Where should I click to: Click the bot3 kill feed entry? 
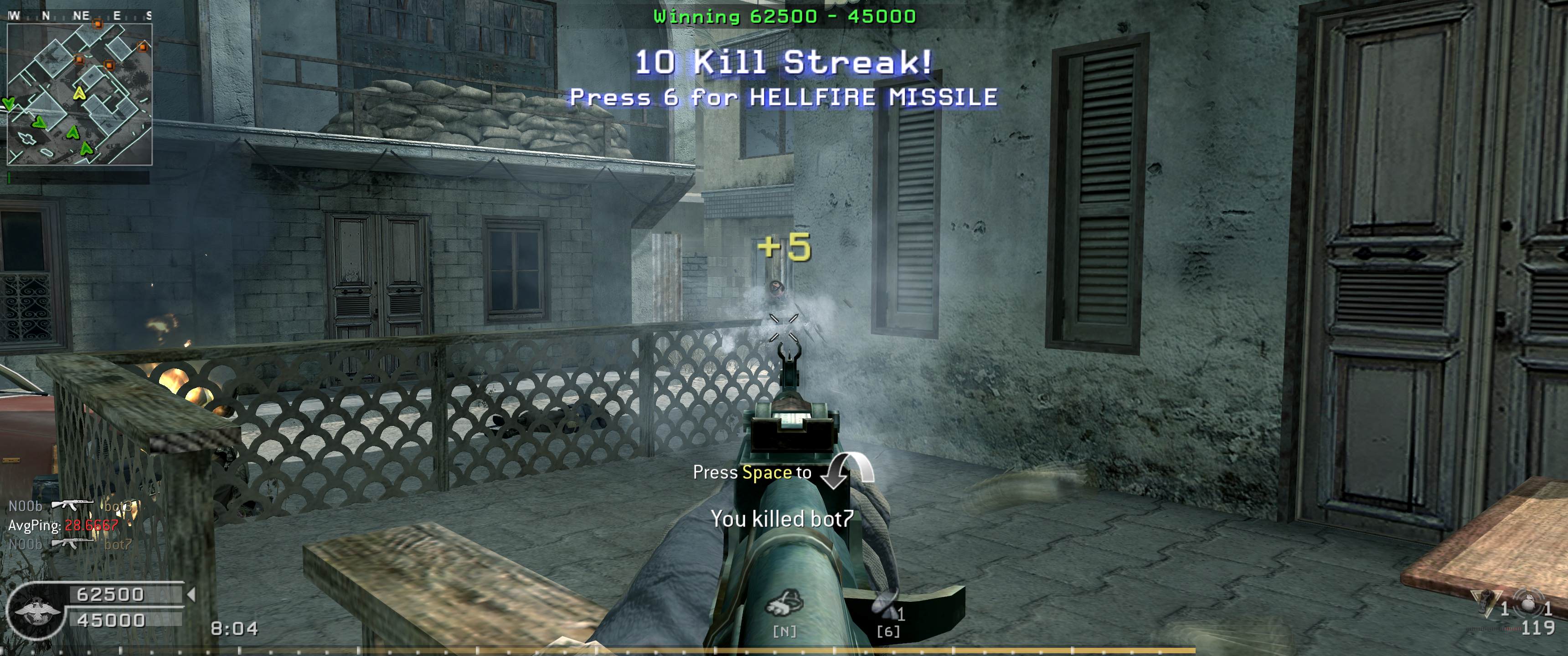click(70, 506)
